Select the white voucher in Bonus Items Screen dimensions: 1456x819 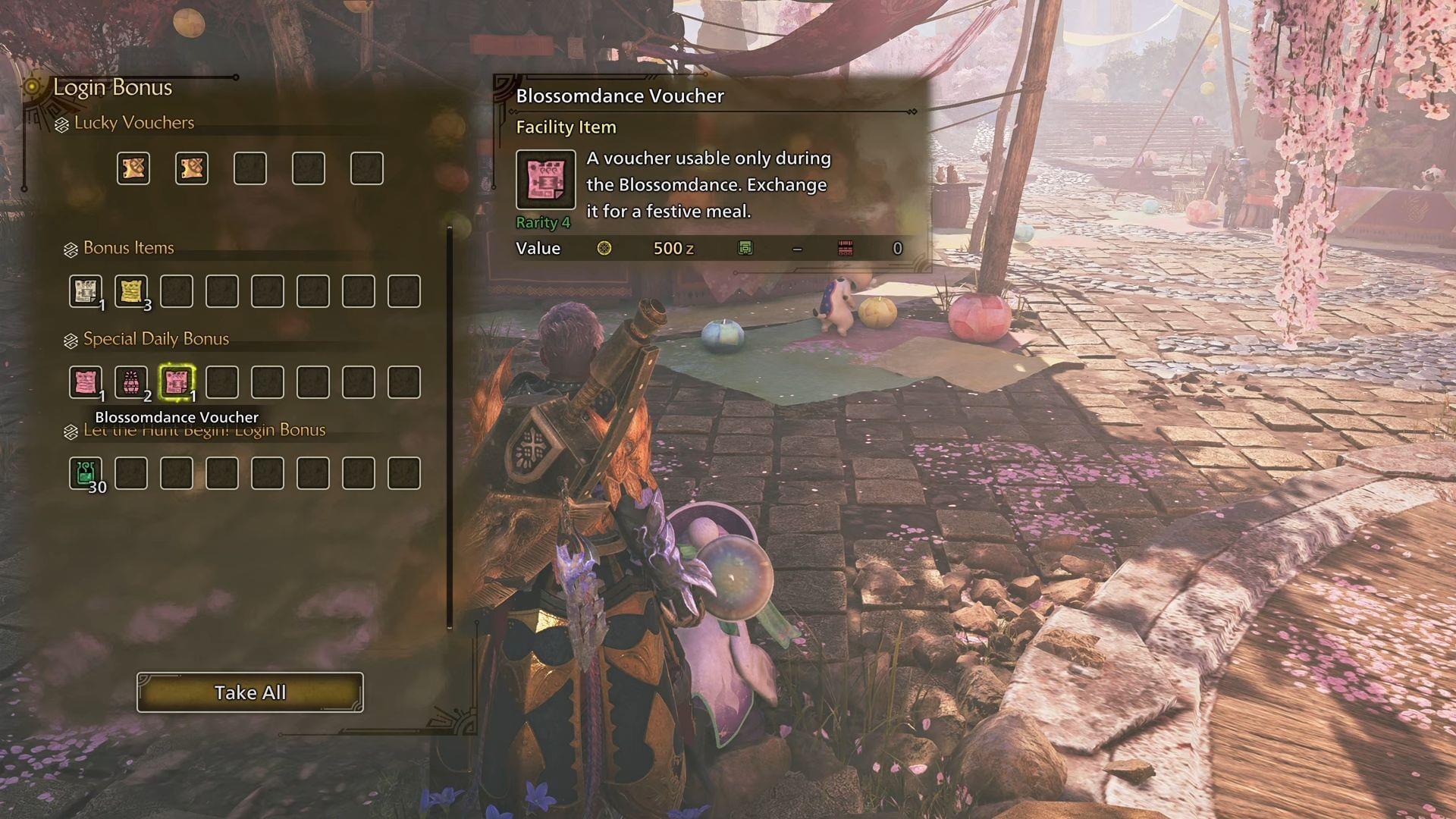[85, 290]
